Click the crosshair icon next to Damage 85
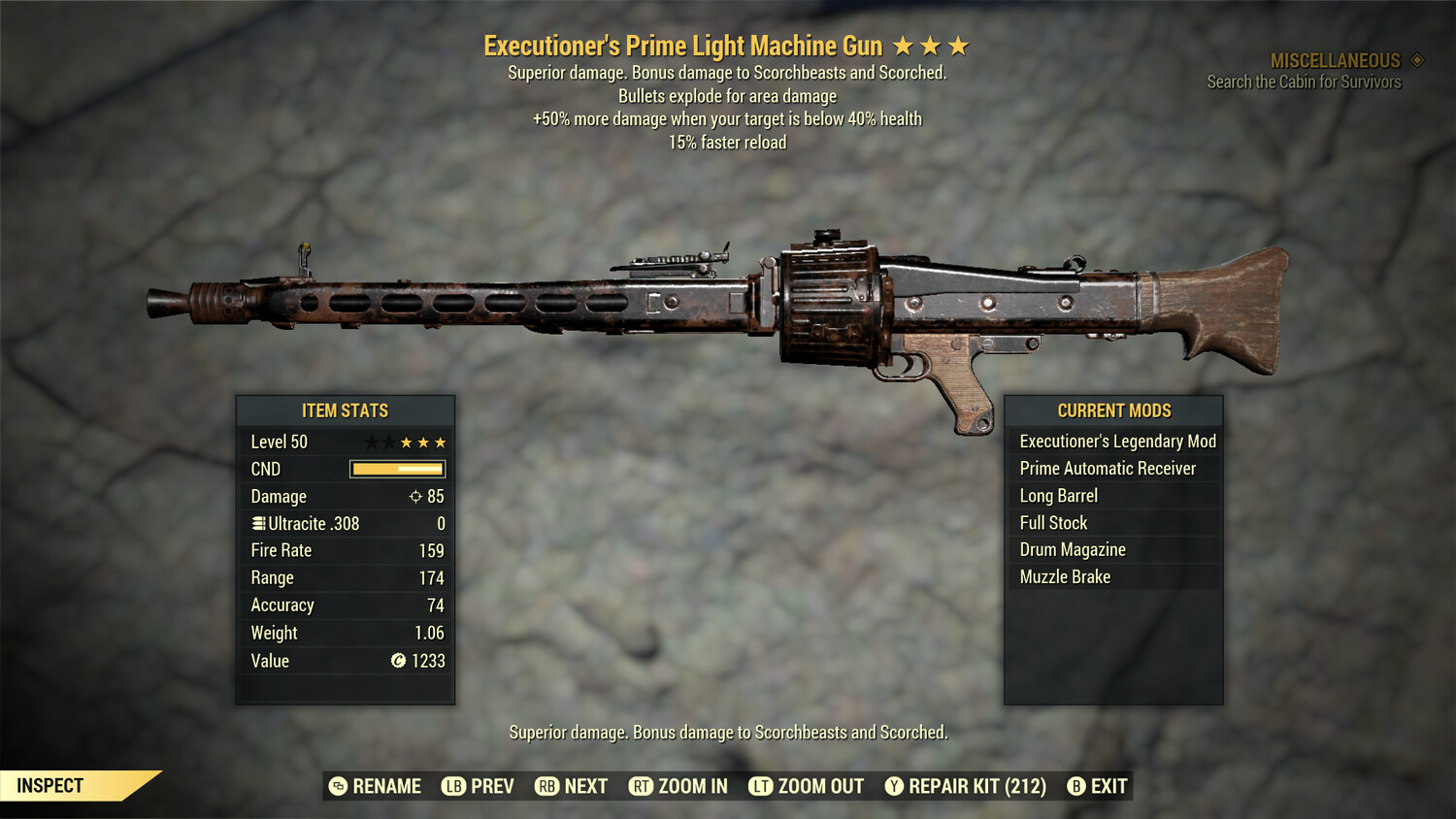 (x=415, y=496)
